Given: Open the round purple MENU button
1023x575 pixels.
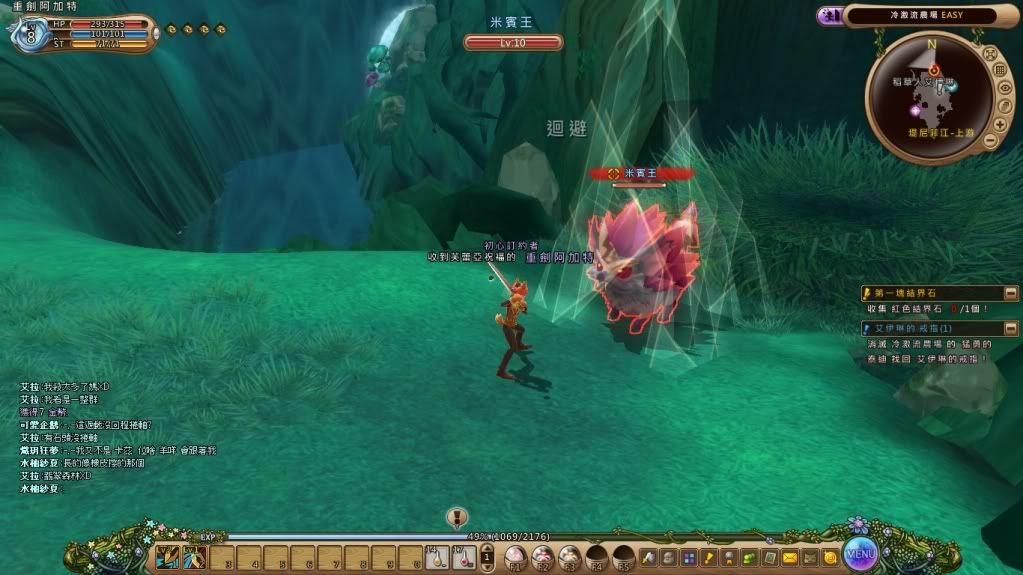Looking at the screenshot, I should pyautogui.click(x=860, y=552).
